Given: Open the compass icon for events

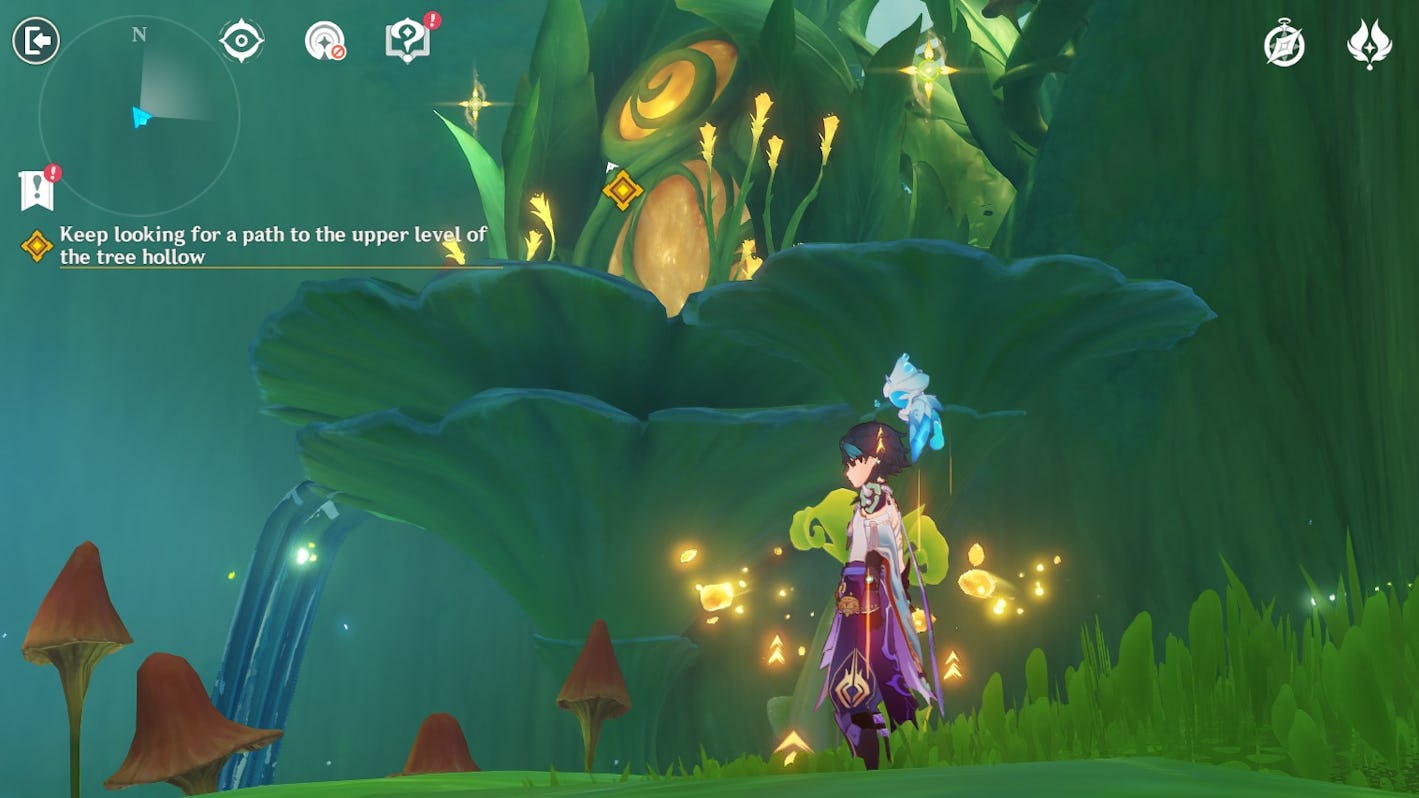Looking at the screenshot, I should [1284, 45].
